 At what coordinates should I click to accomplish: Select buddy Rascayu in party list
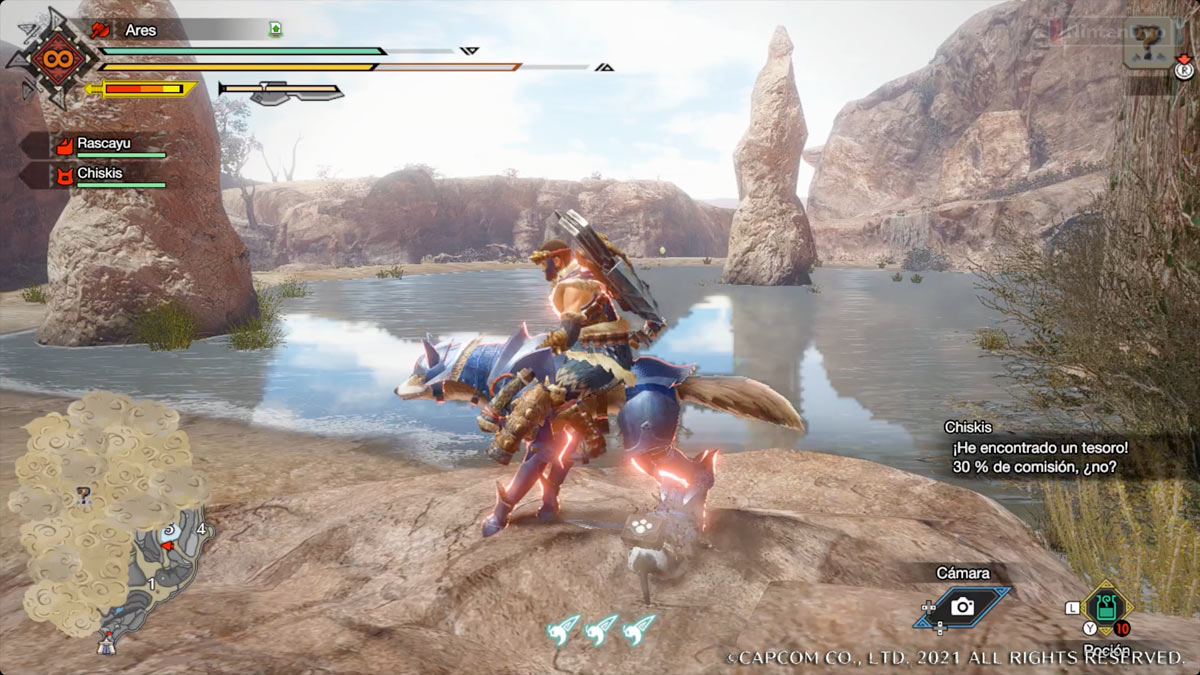pyautogui.click(x=103, y=144)
